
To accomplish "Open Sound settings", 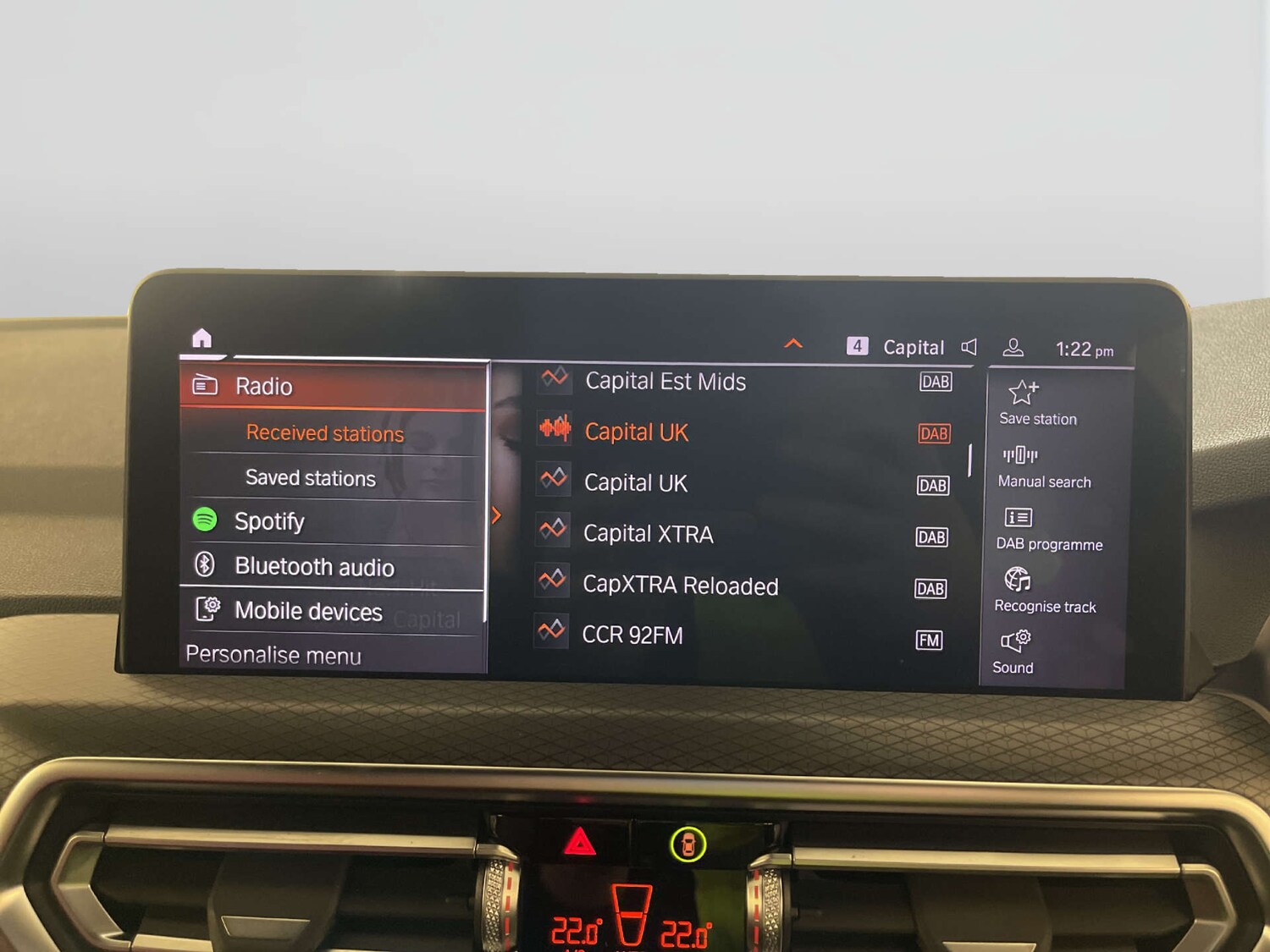I will point(1015,642).
